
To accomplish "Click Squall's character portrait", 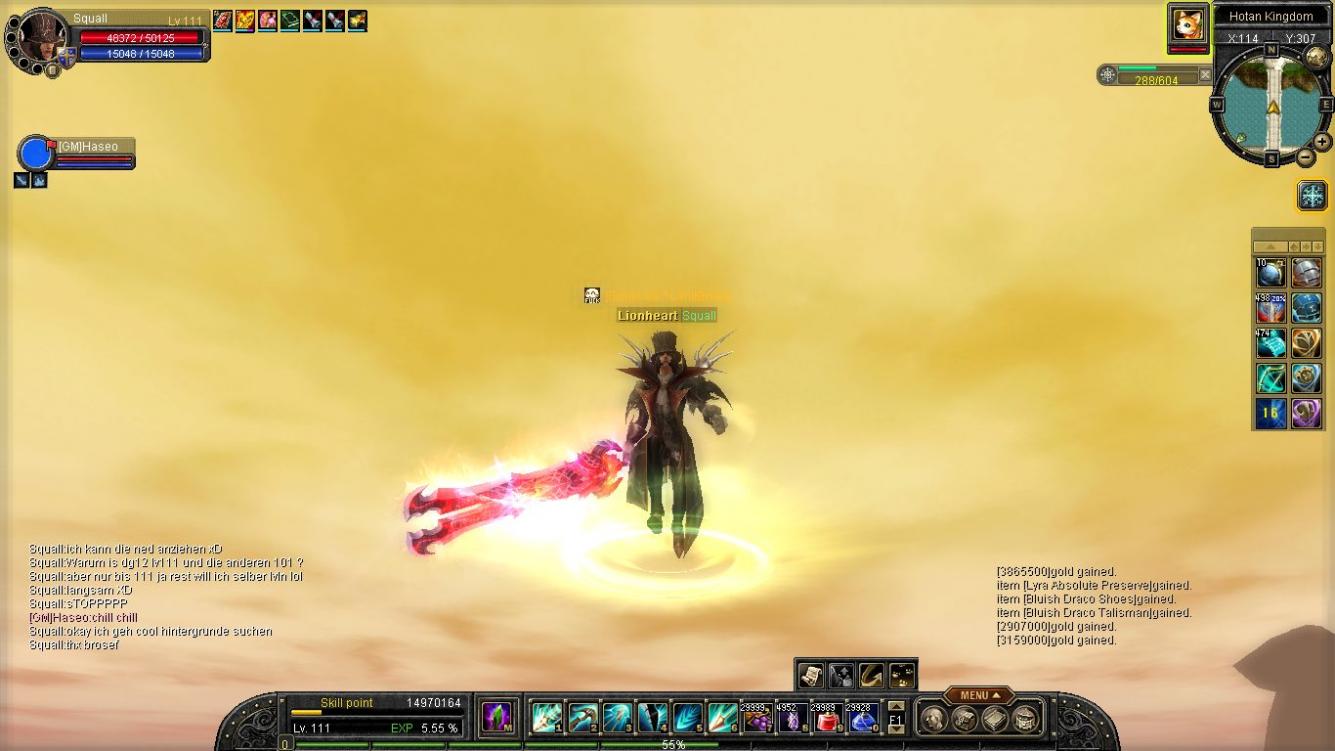I will (x=40, y=40).
